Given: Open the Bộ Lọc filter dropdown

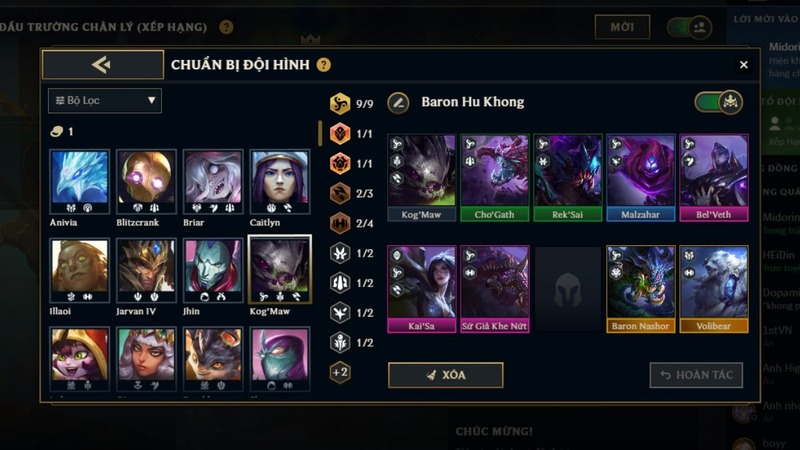Looking at the screenshot, I should (104, 101).
